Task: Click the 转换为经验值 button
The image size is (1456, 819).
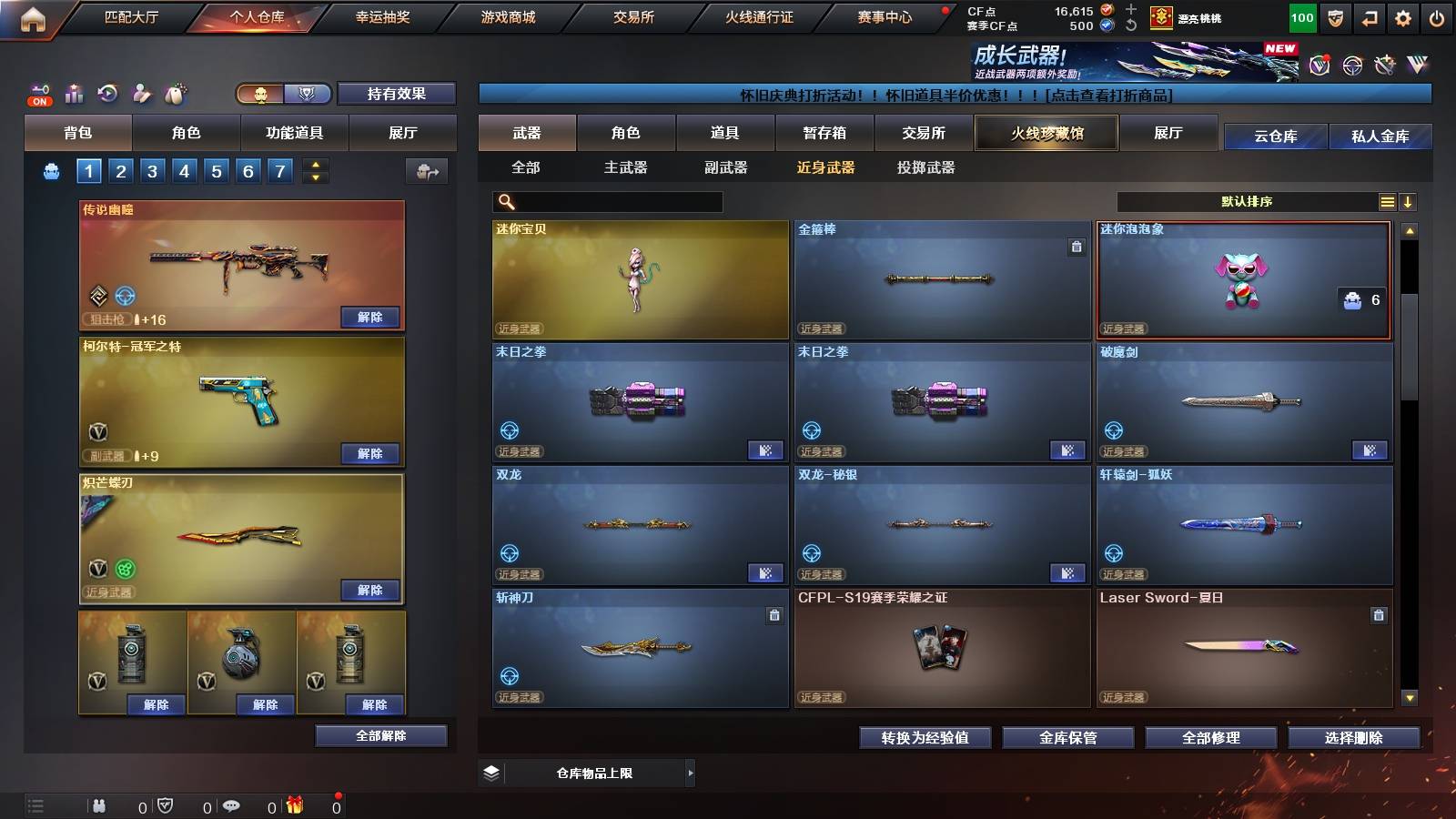Action: [925, 738]
